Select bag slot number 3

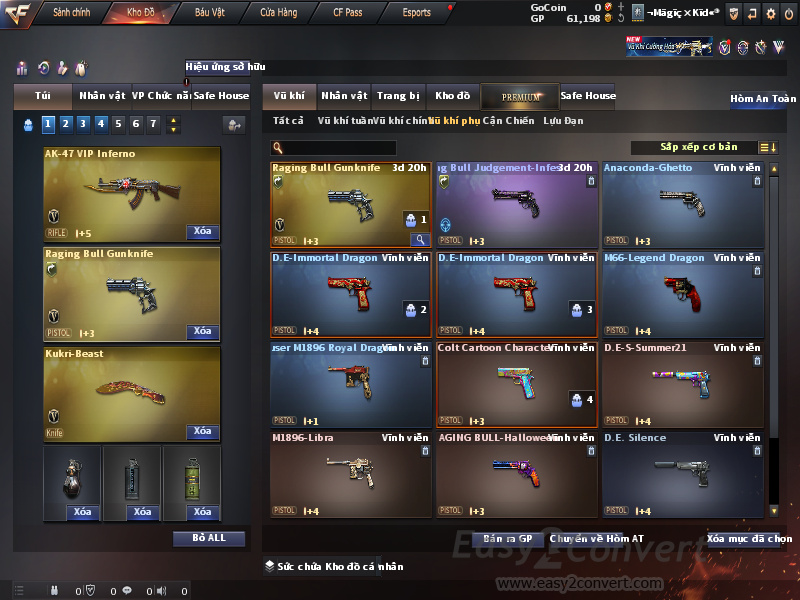pos(83,124)
